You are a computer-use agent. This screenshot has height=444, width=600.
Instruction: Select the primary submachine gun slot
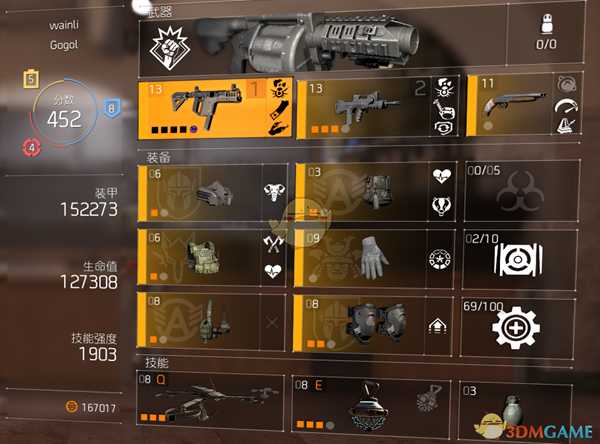pyautogui.click(x=215, y=107)
